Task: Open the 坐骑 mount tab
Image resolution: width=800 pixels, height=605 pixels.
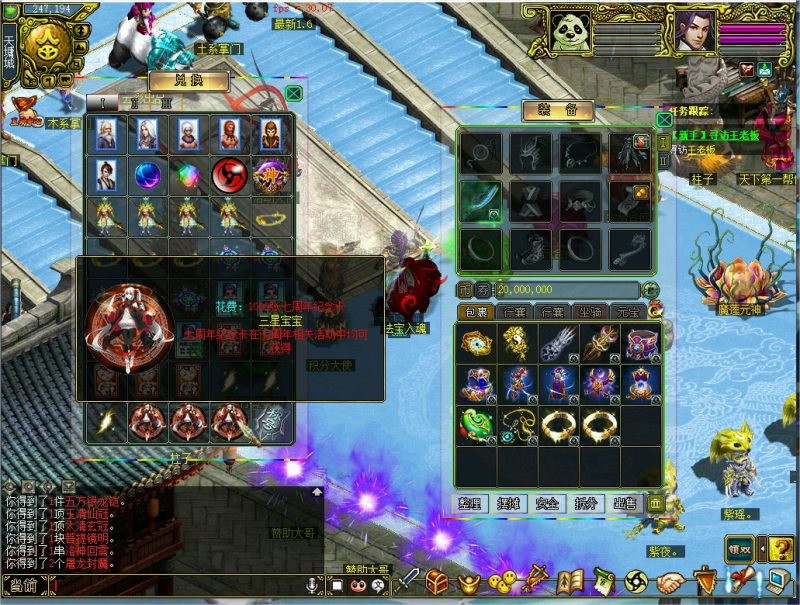Action: [591, 313]
